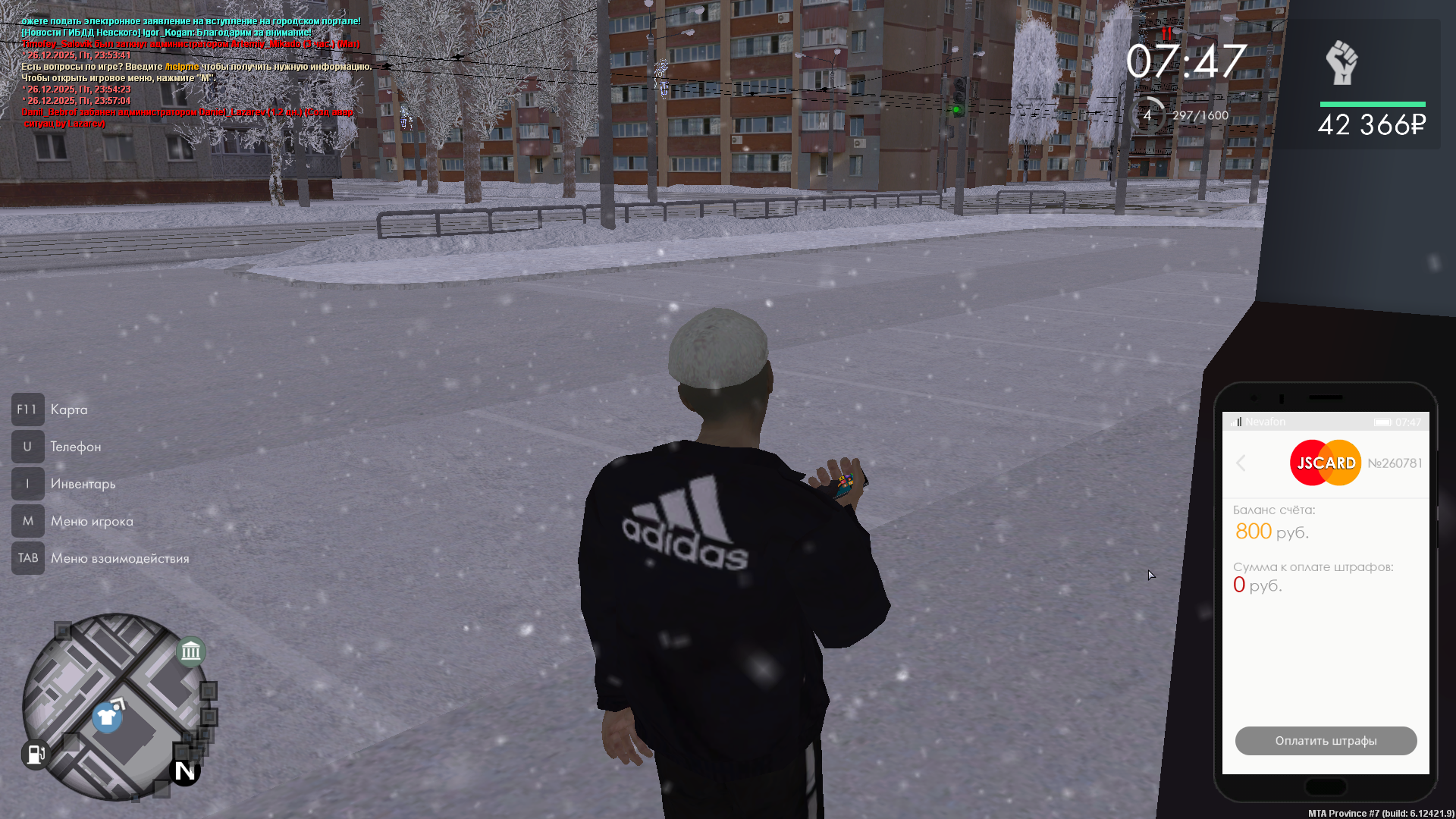Click the fist weapon icon
Viewport: 1456px width, 819px height.
coord(1341,63)
